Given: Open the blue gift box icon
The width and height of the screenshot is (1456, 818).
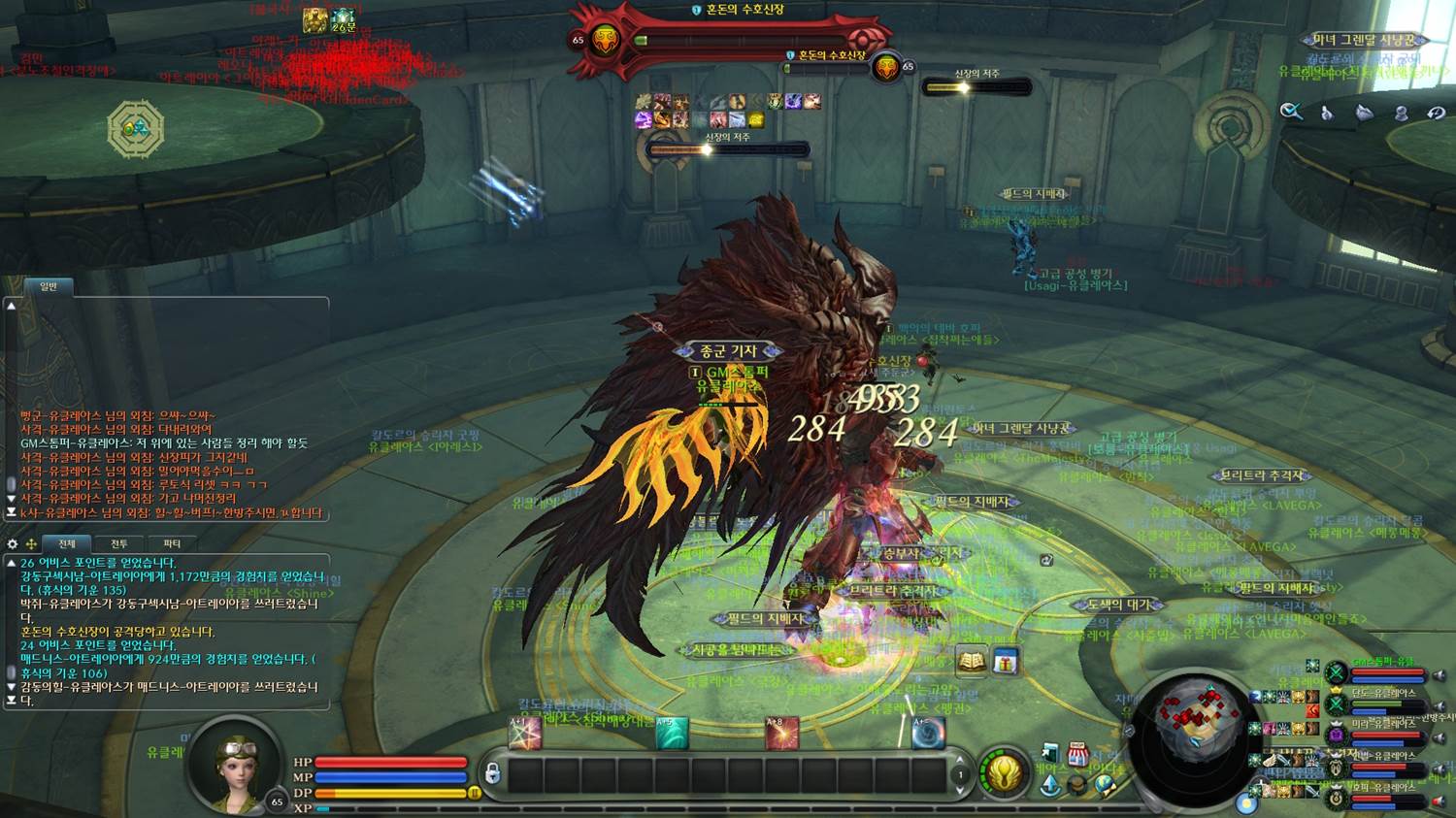Looking at the screenshot, I should pos(1005,662).
